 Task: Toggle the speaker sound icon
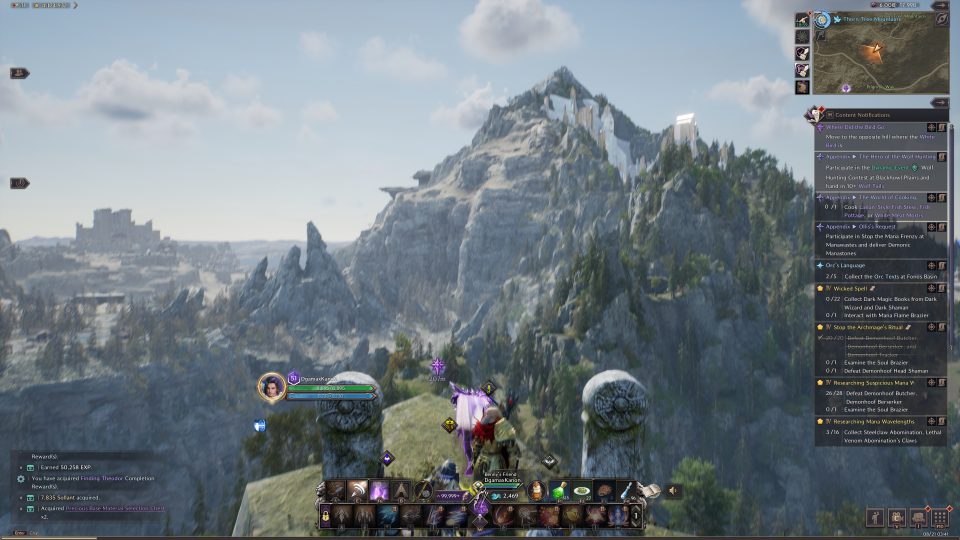click(674, 491)
